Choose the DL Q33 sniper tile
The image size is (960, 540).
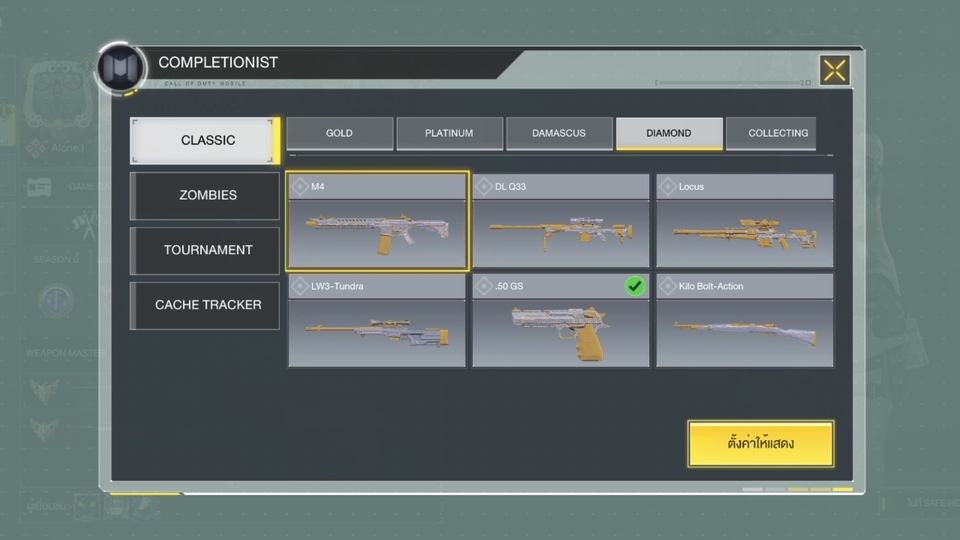click(561, 221)
